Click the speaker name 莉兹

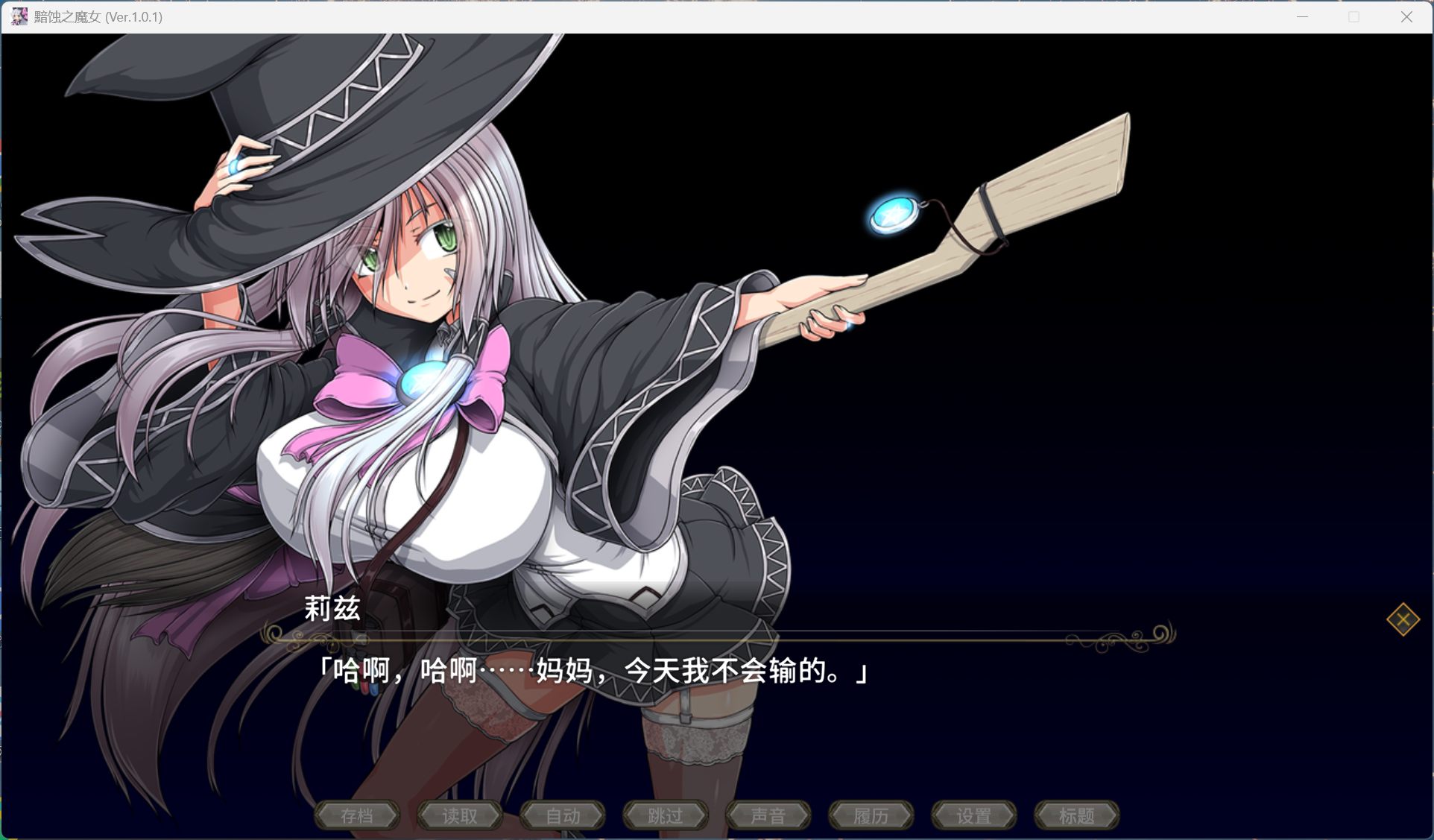(x=332, y=609)
